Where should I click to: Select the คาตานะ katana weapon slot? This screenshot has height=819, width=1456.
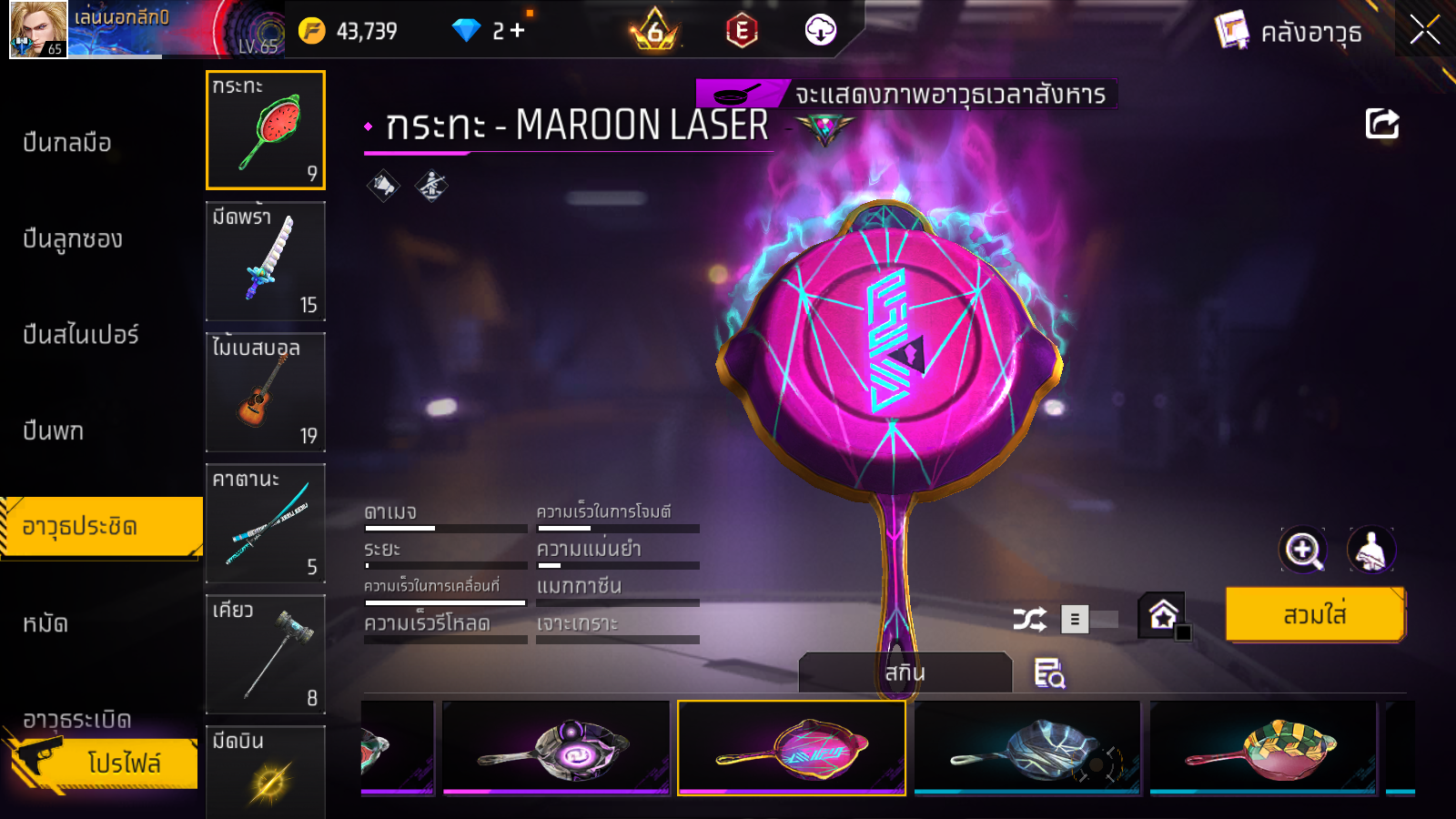pyautogui.click(x=266, y=523)
